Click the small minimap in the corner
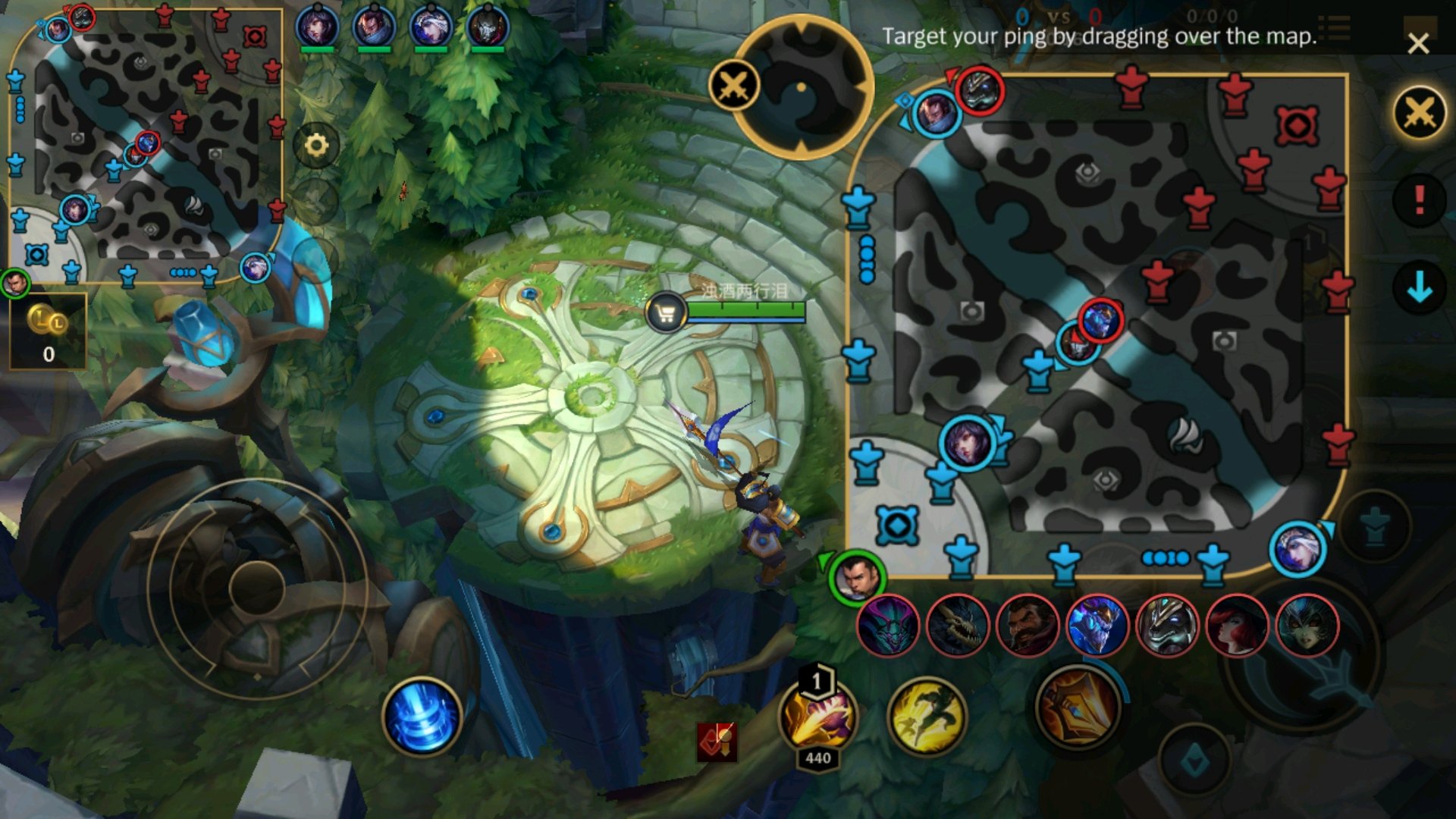 click(146, 144)
